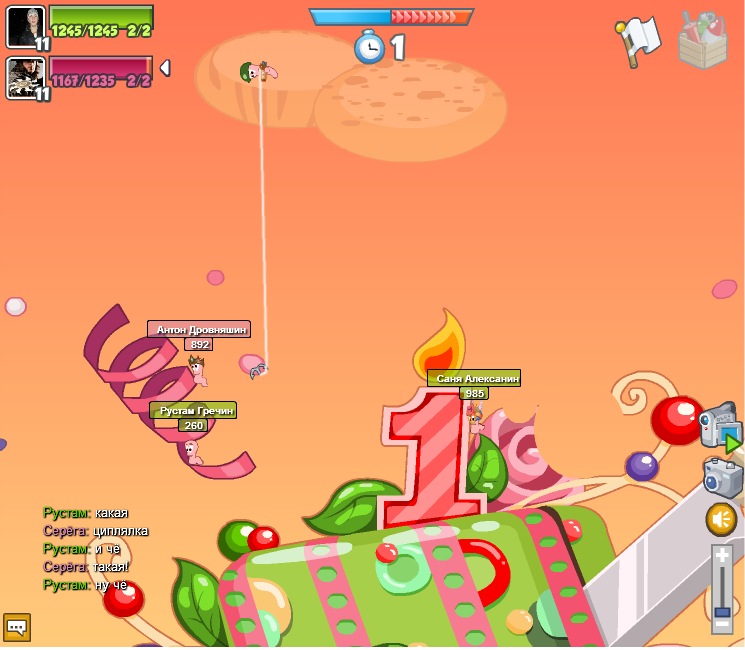
Task: Click the white surrender flag icon
Action: click(x=638, y=41)
